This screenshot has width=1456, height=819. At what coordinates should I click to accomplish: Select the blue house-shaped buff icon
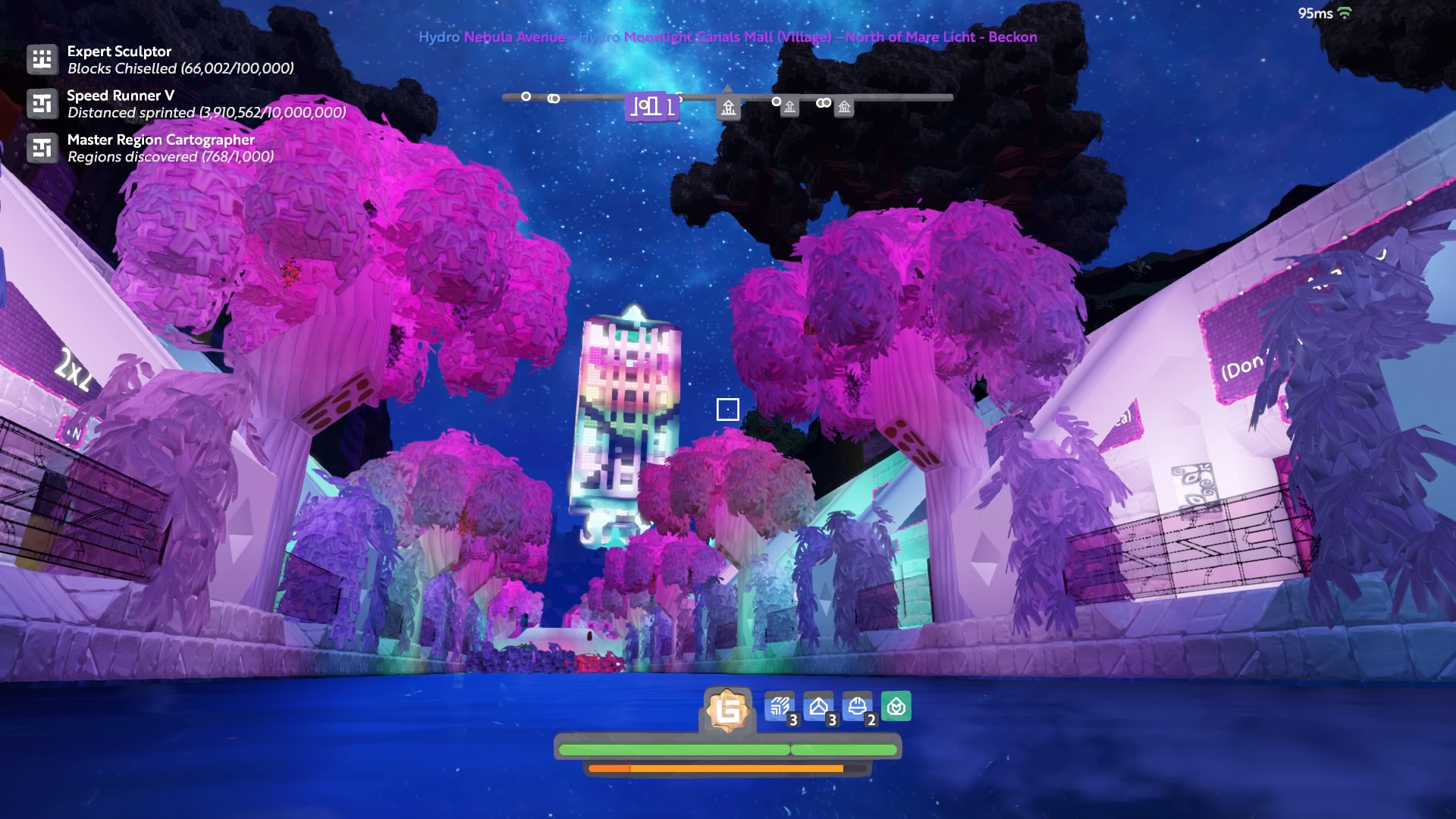pos(818,708)
